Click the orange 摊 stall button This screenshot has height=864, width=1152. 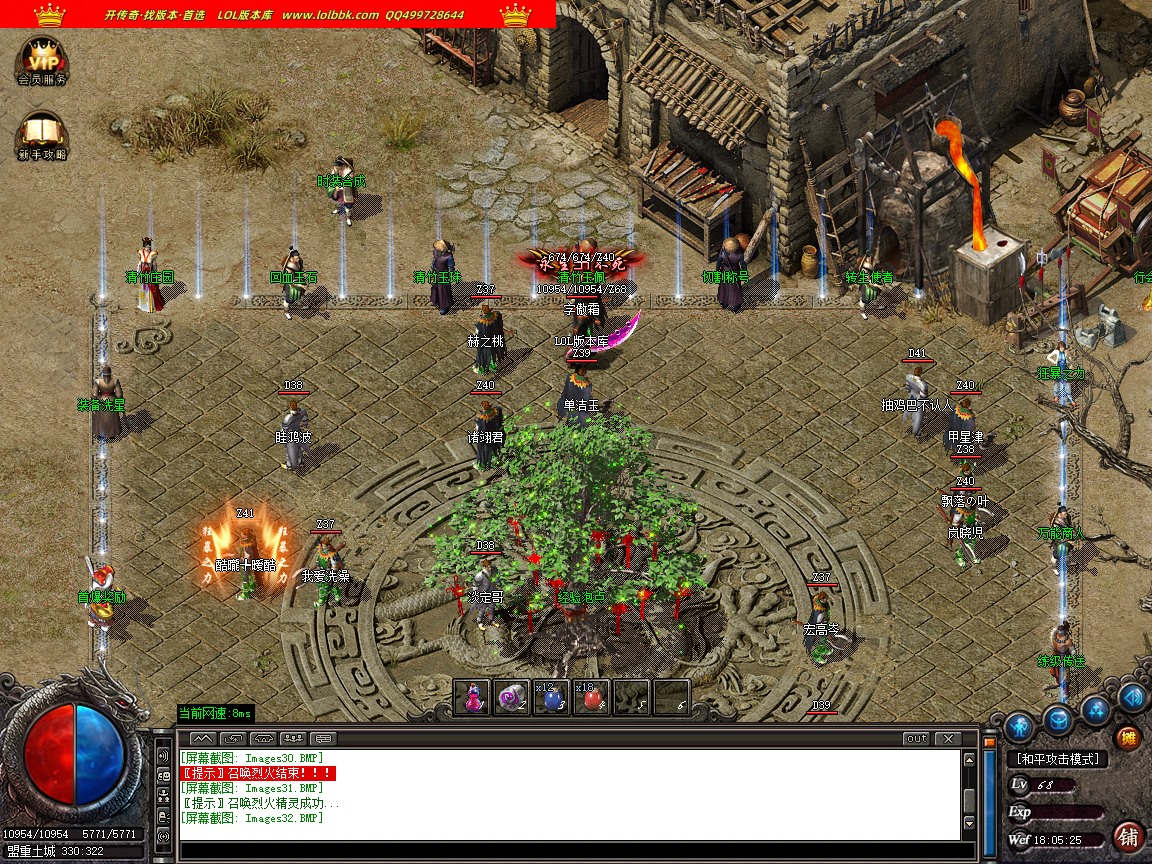coord(1128,738)
